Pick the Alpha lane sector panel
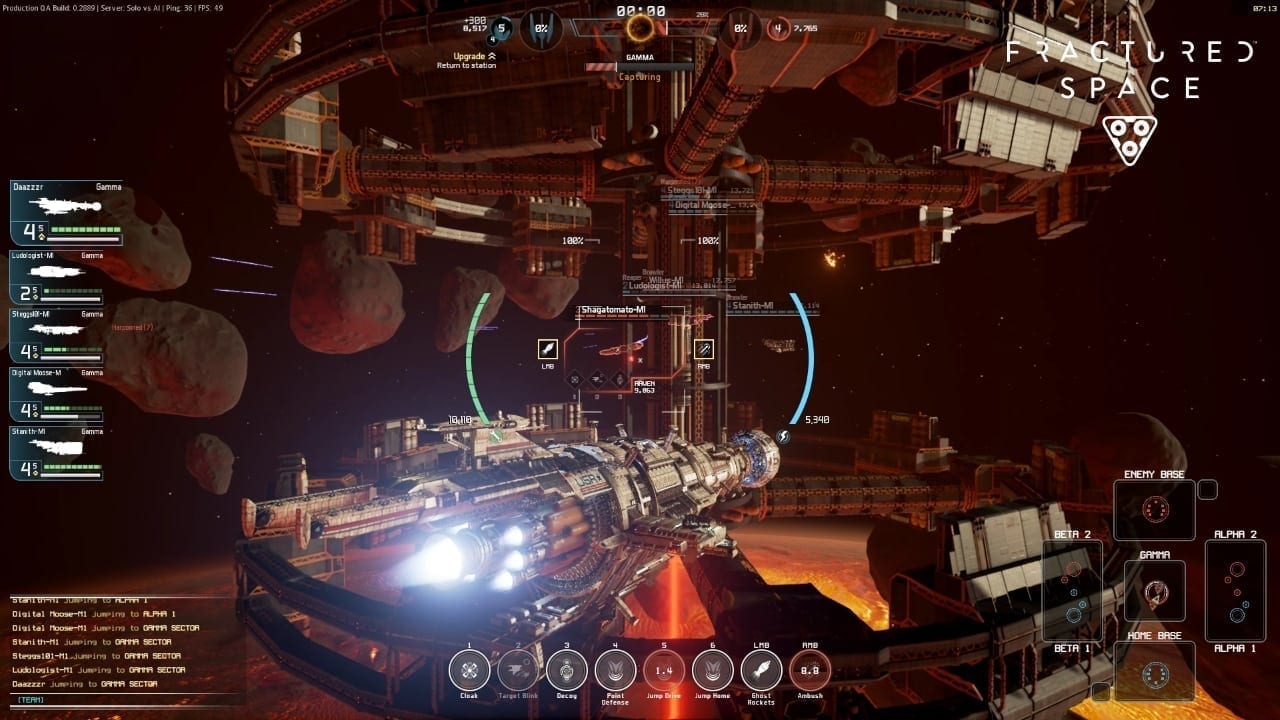Screen dimensions: 1280x720 [x=1235, y=591]
